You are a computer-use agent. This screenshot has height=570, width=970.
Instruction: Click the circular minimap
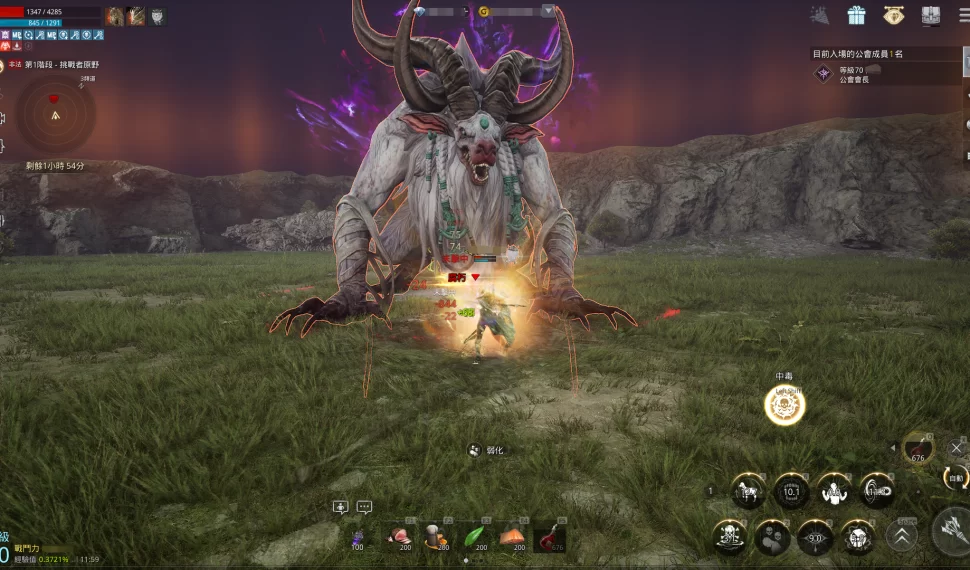tap(55, 114)
